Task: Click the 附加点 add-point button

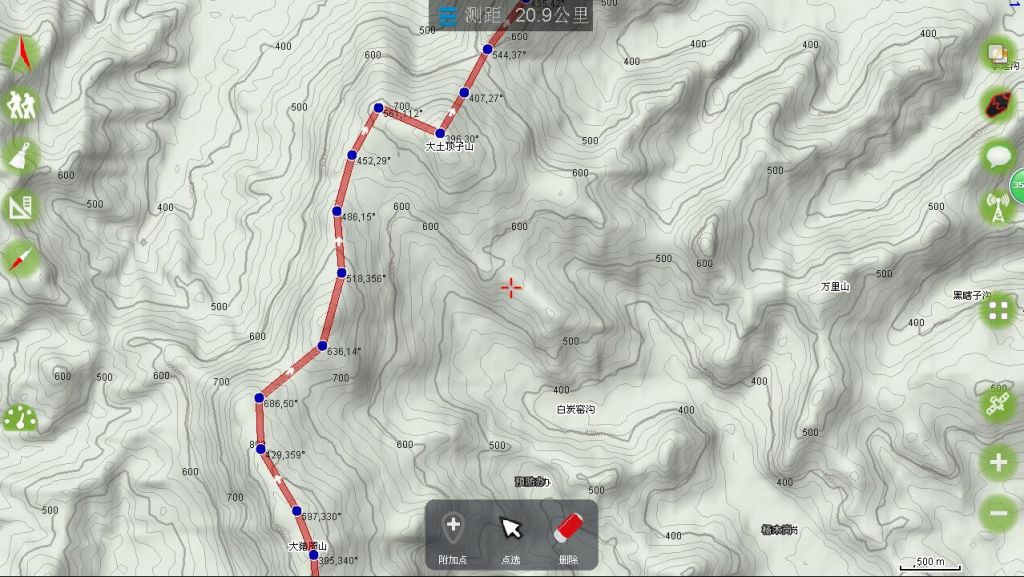Action: (x=453, y=534)
